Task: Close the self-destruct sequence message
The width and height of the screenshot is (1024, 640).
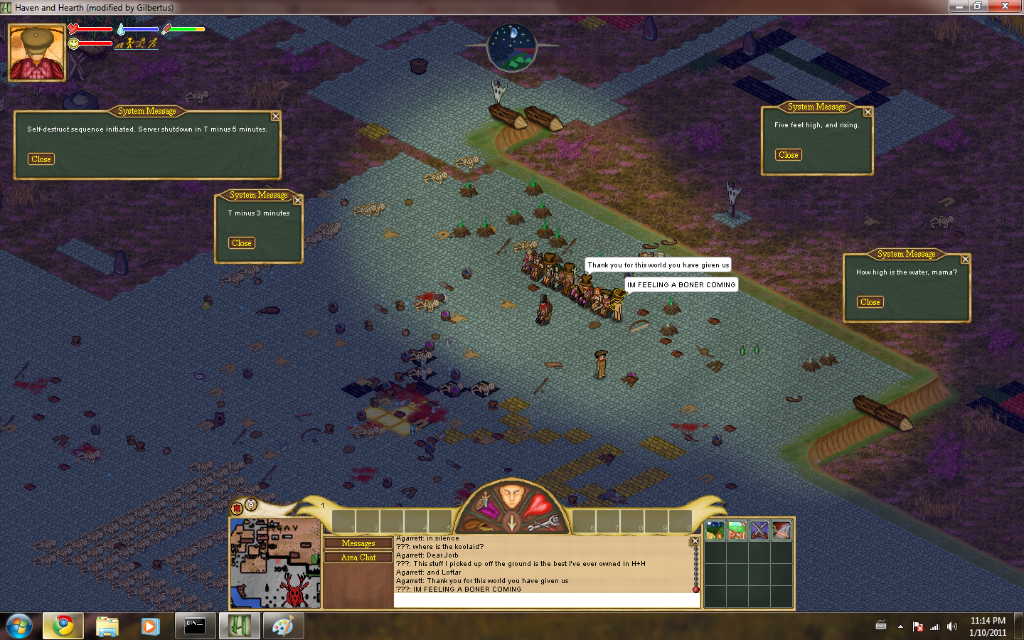Action: (x=41, y=159)
